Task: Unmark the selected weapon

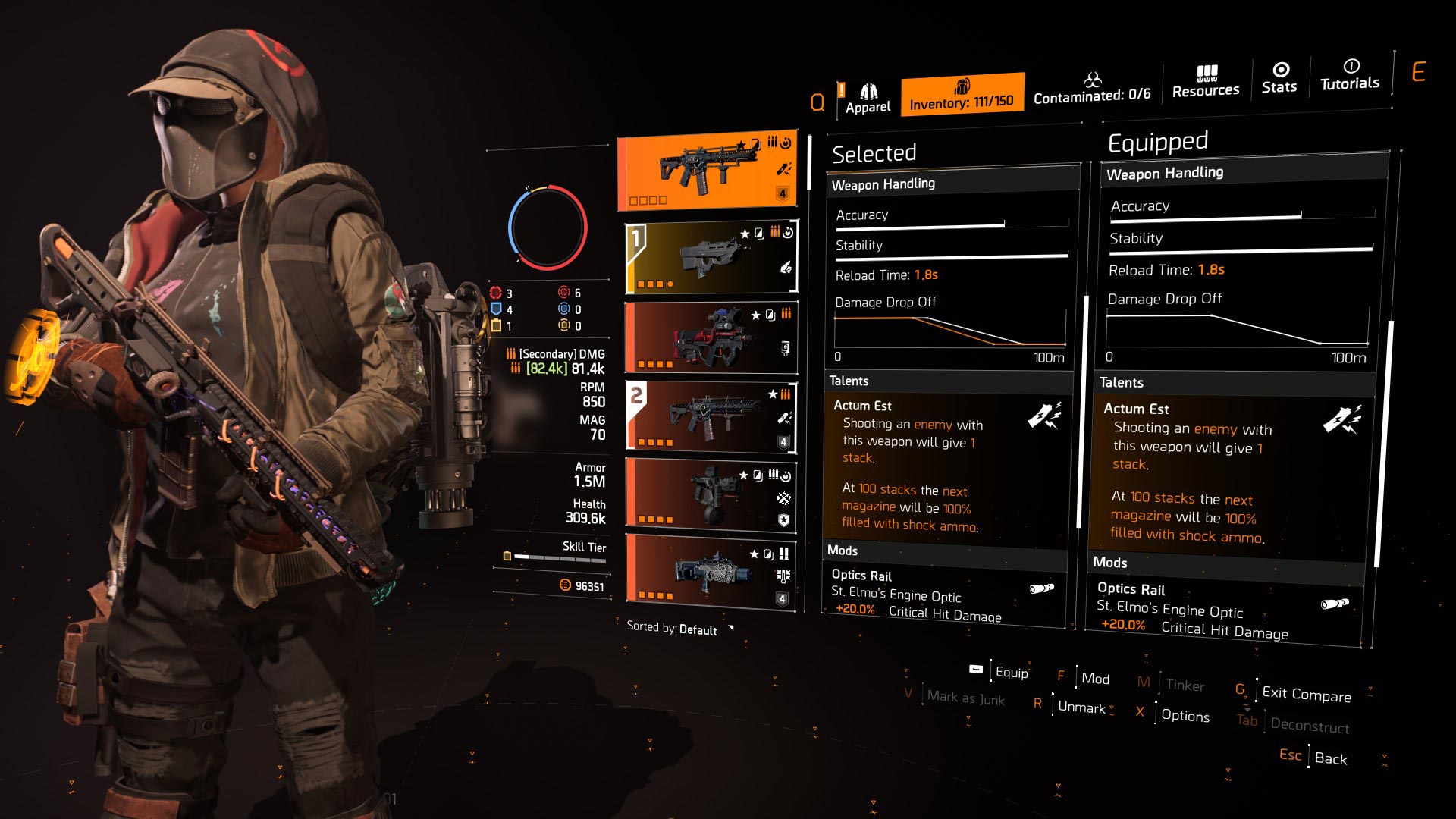Action: 1081,707
